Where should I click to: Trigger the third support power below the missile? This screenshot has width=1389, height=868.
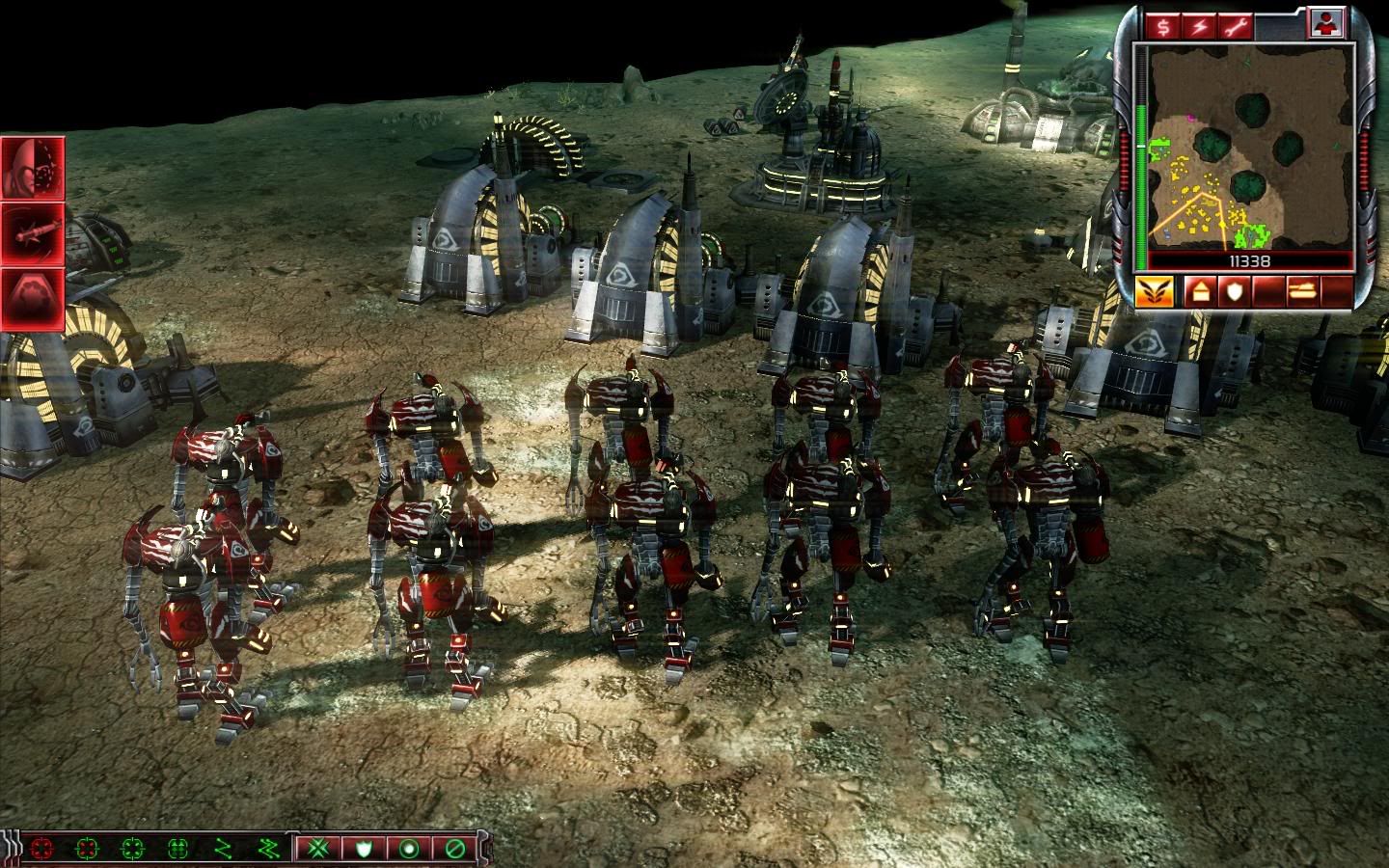pyautogui.click(x=33, y=298)
